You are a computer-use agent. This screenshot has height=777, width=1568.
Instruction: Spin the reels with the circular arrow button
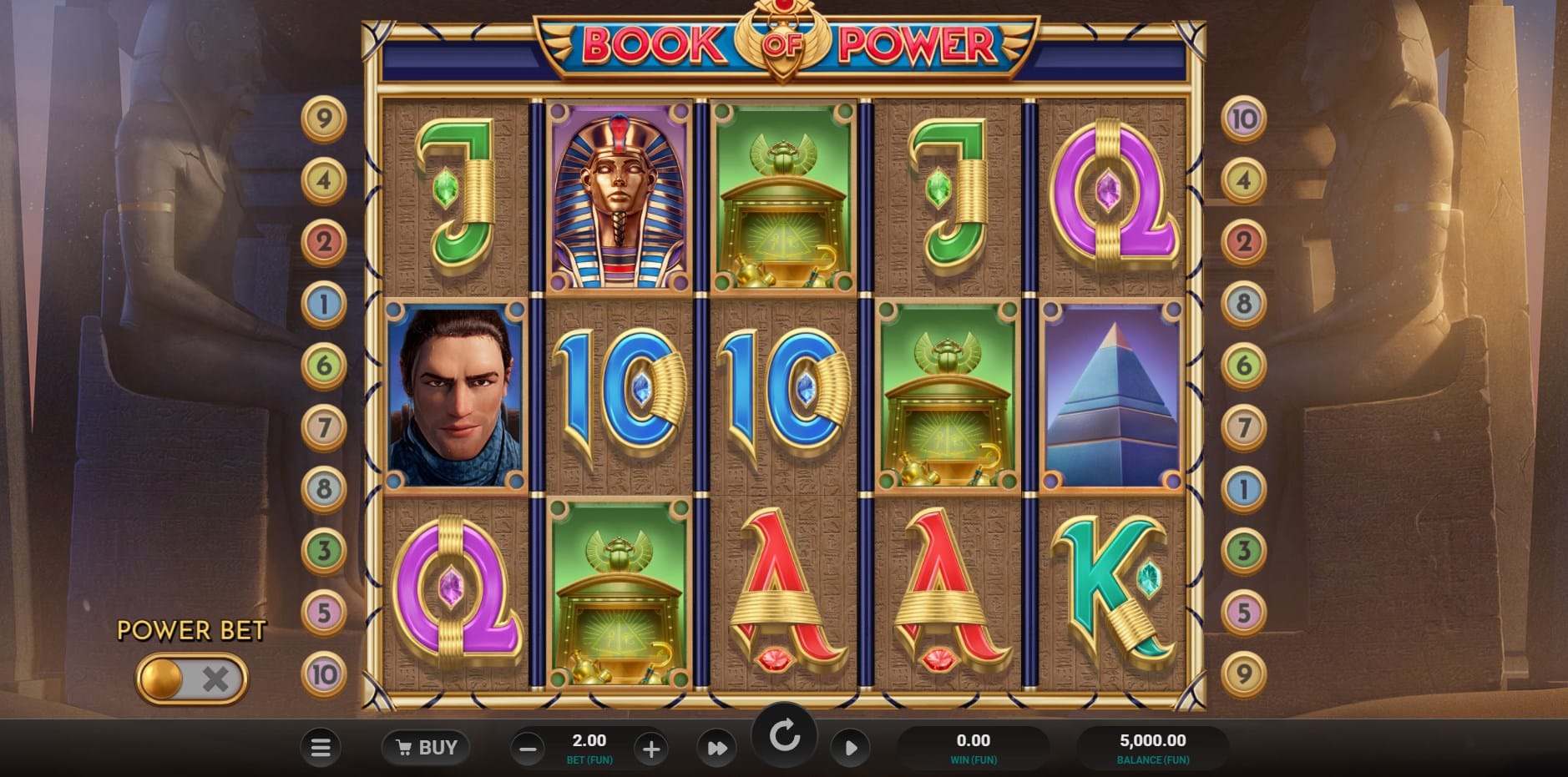pos(784,737)
